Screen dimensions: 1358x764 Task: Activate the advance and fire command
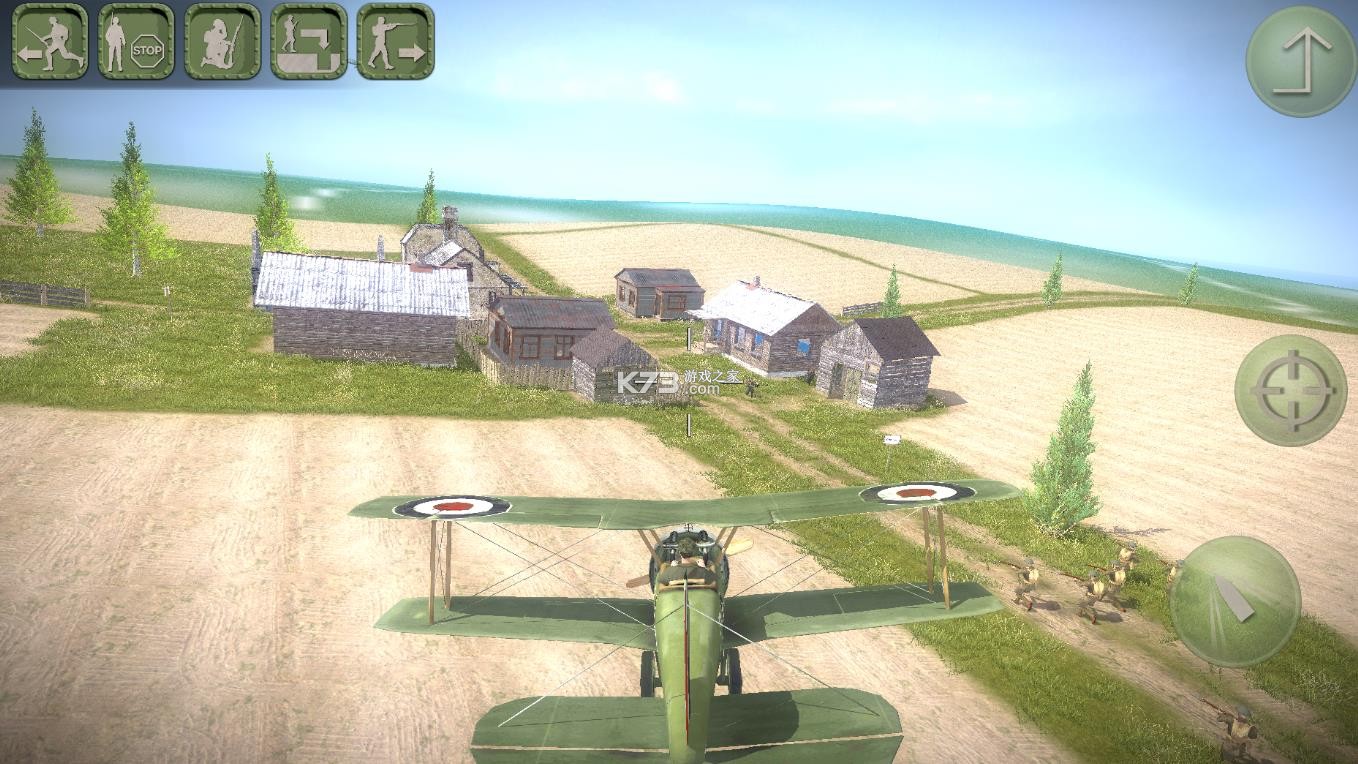point(395,41)
